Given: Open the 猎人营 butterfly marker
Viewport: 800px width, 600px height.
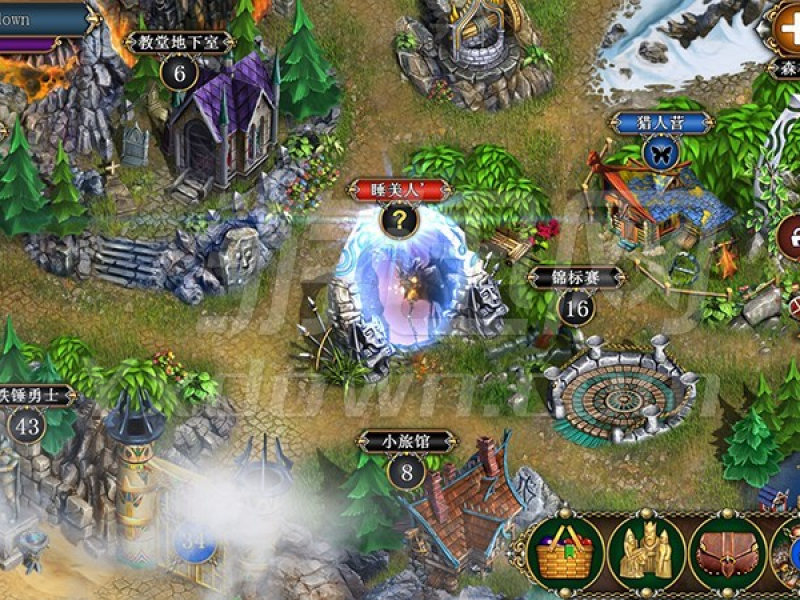Looking at the screenshot, I should (659, 152).
